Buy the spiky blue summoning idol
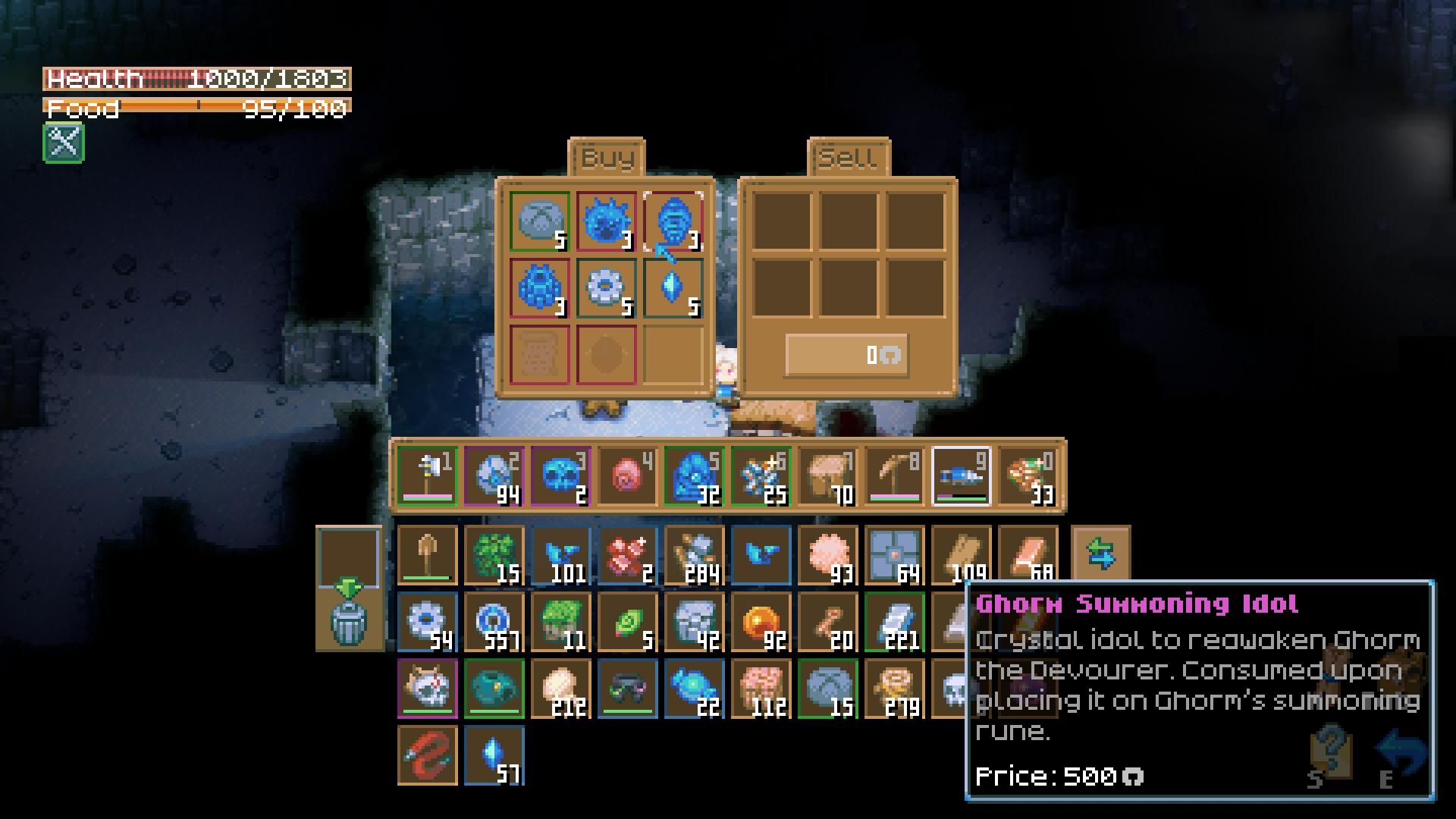This screenshot has height=819, width=1456. [606, 221]
